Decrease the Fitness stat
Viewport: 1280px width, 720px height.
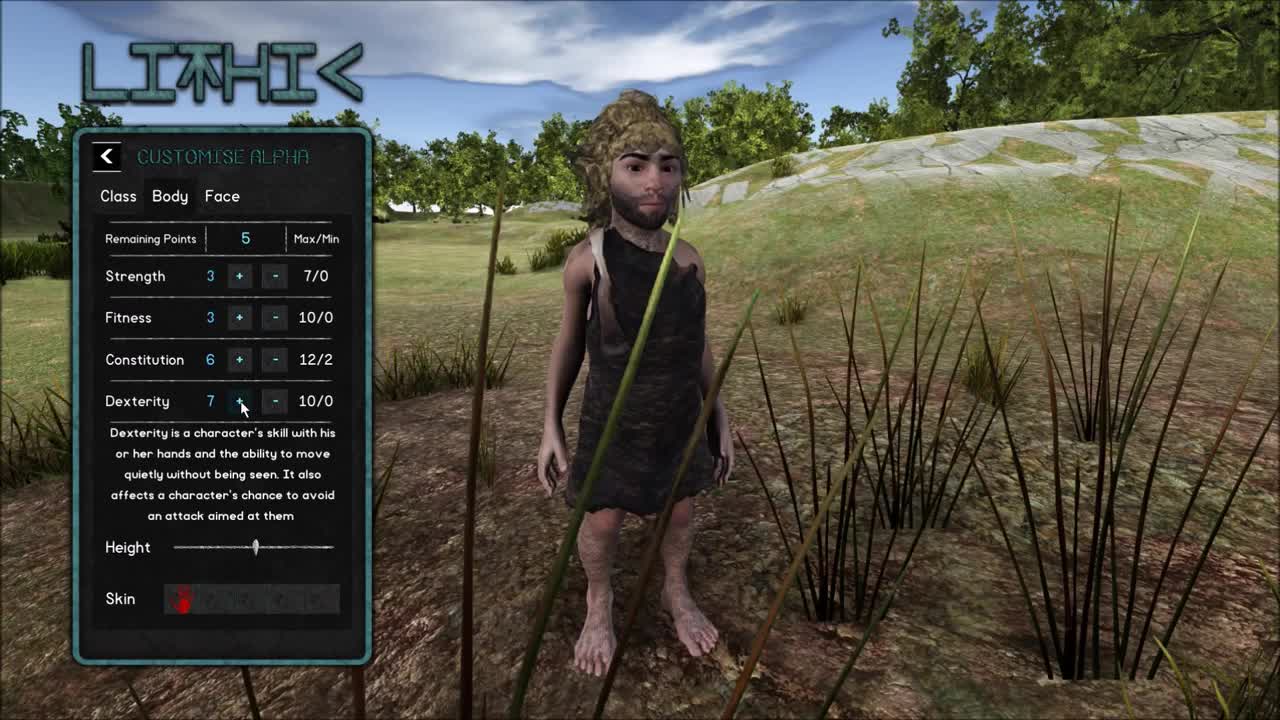[274, 318]
